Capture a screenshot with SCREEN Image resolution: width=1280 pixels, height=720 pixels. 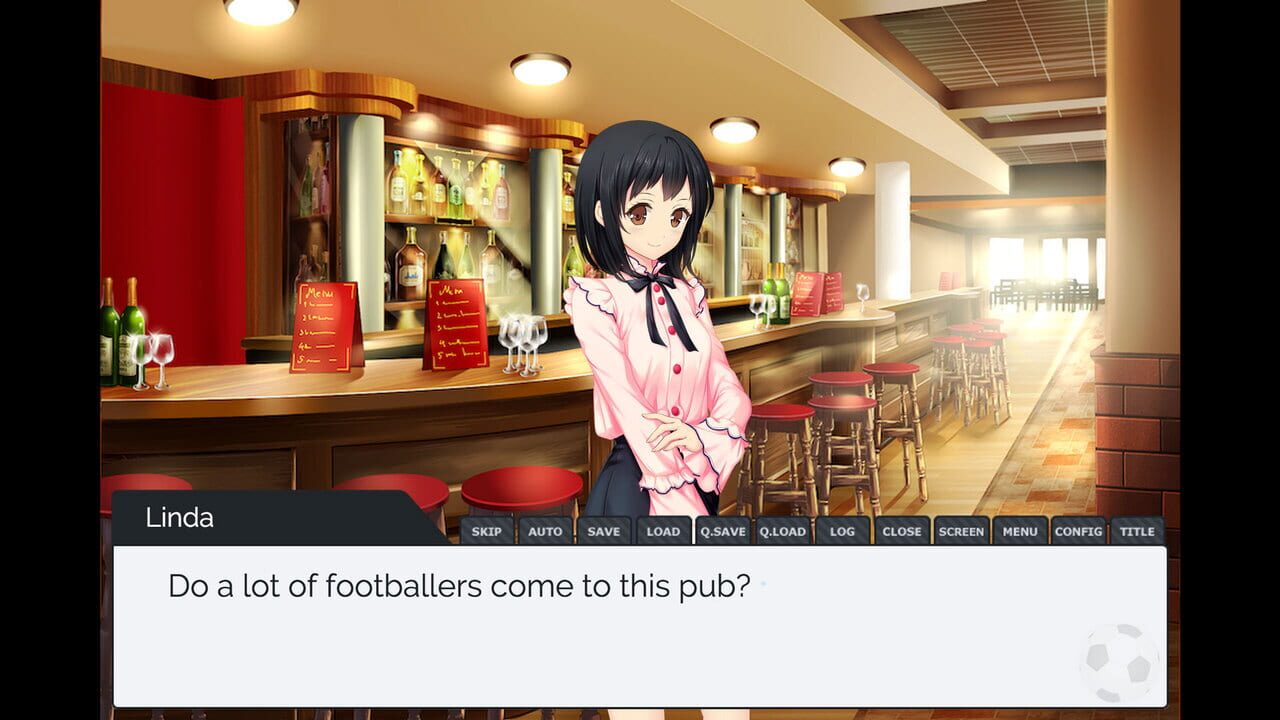(962, 531)
